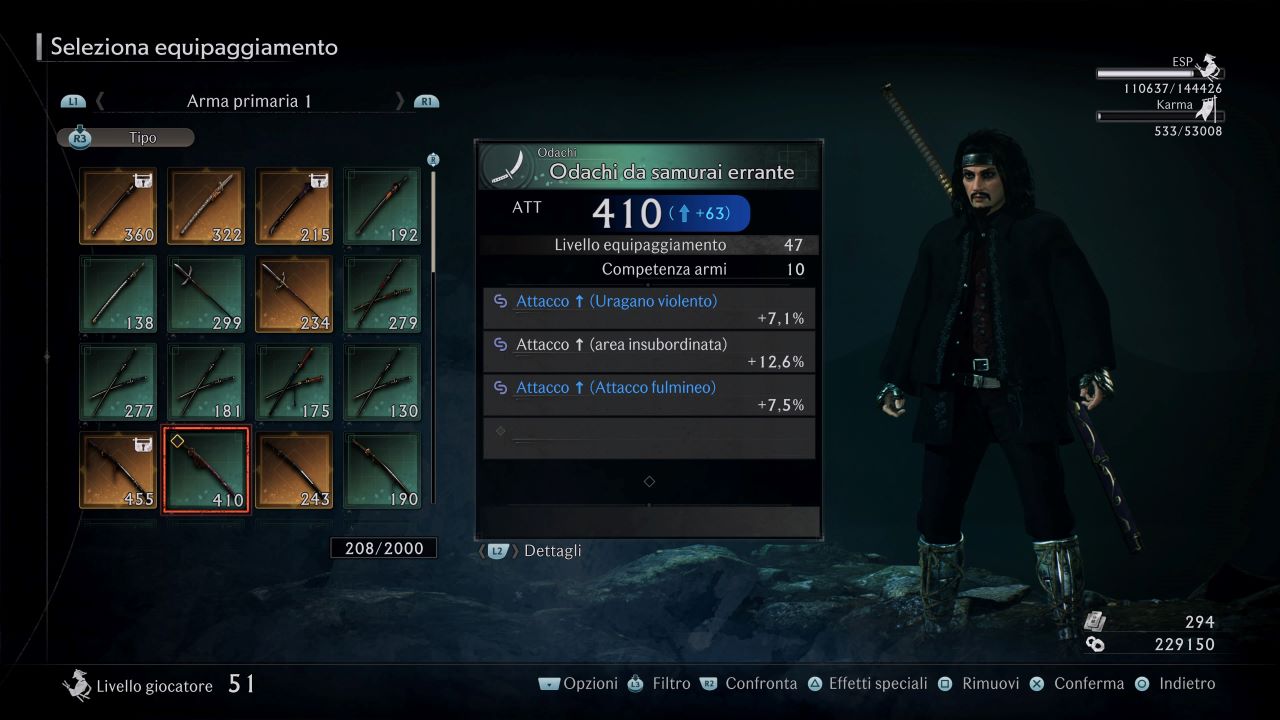This screenshot has height=720, width=1280.
Task: Choose the weapon with attack 455
Action: pyautogui.click(x=118, y=470)
